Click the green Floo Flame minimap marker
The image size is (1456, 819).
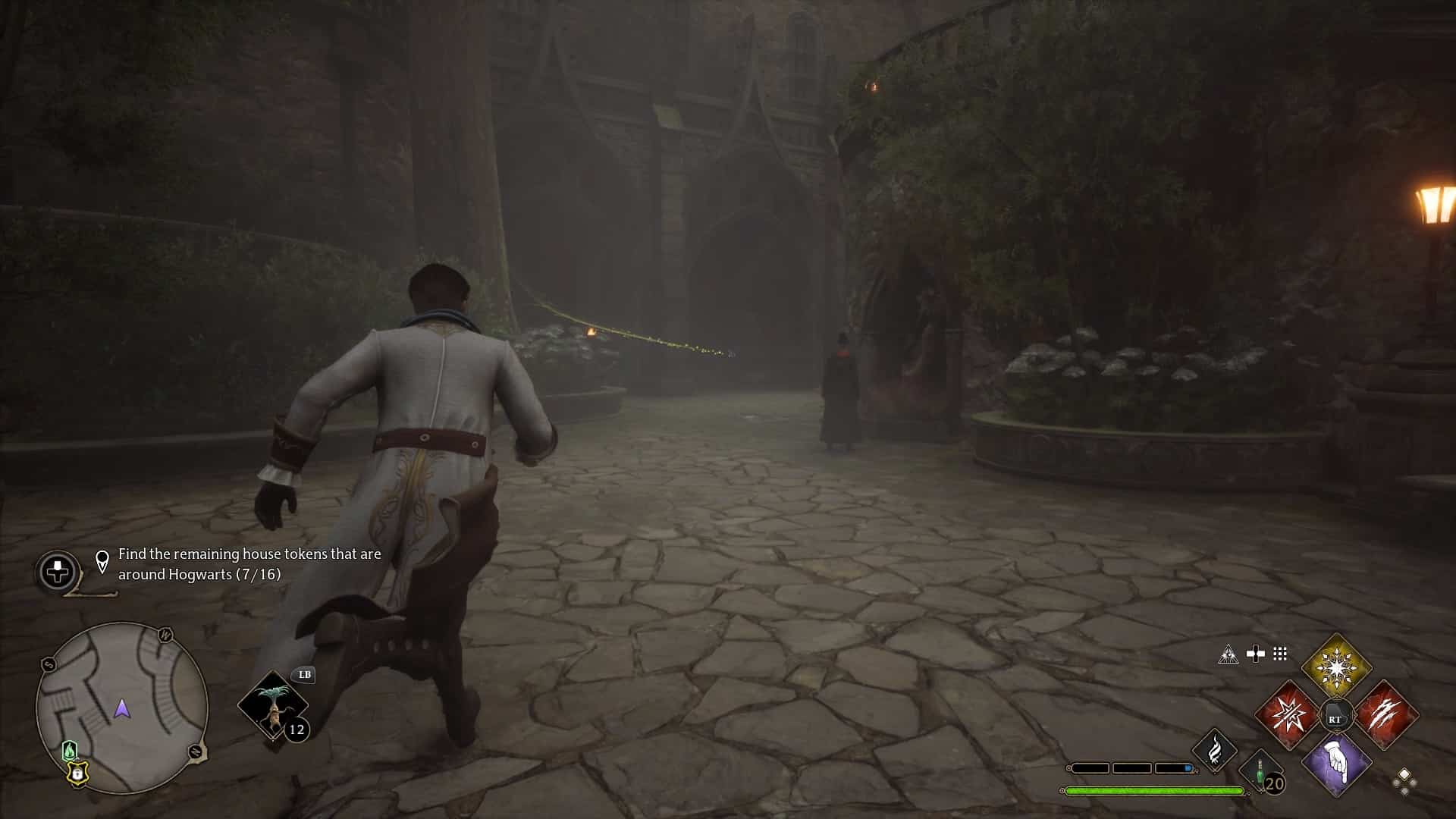click(x=69, y=751)
